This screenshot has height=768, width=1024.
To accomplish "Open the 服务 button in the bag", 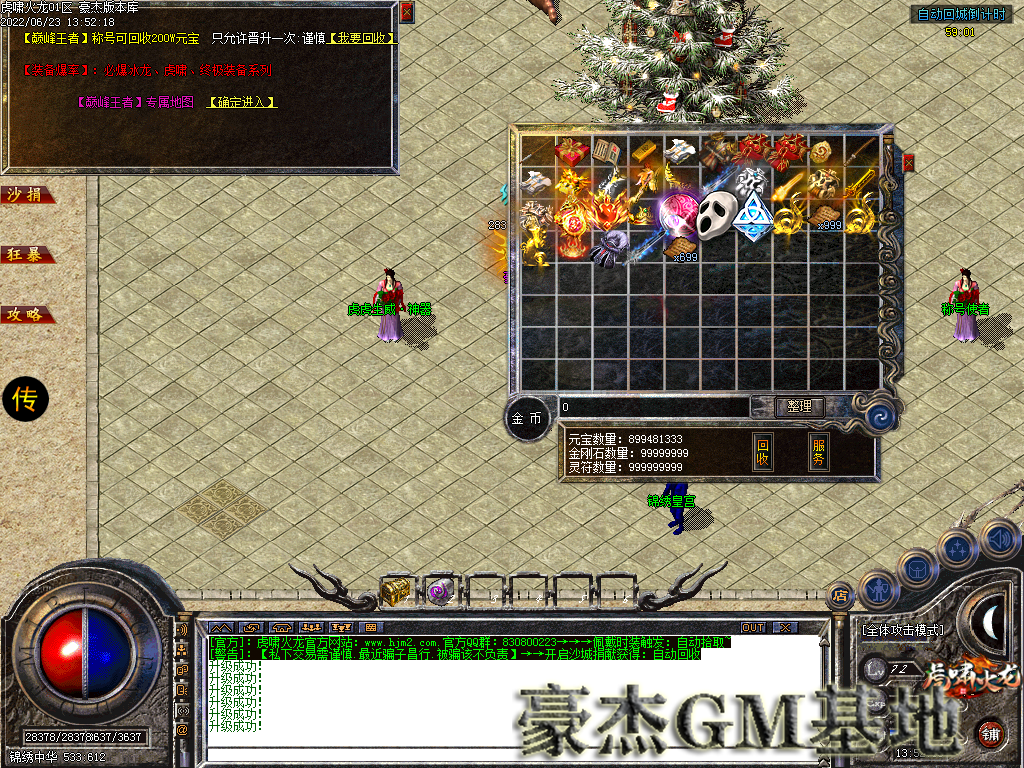I will point(818,452).
